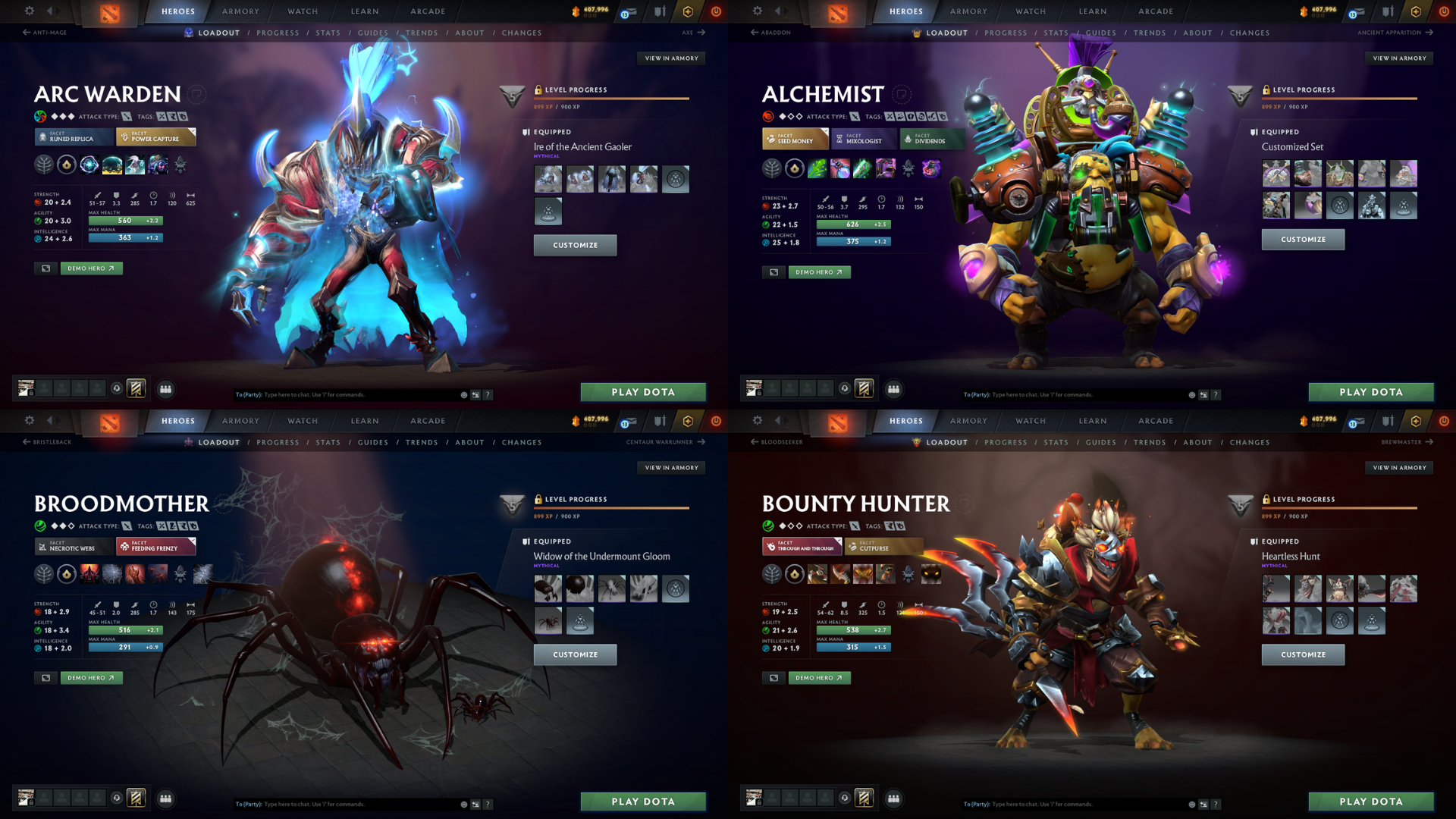
Task: Click CUSTOMIZE under Ire of the Ancient Gaoler
Action: click(x=575, y=245)
